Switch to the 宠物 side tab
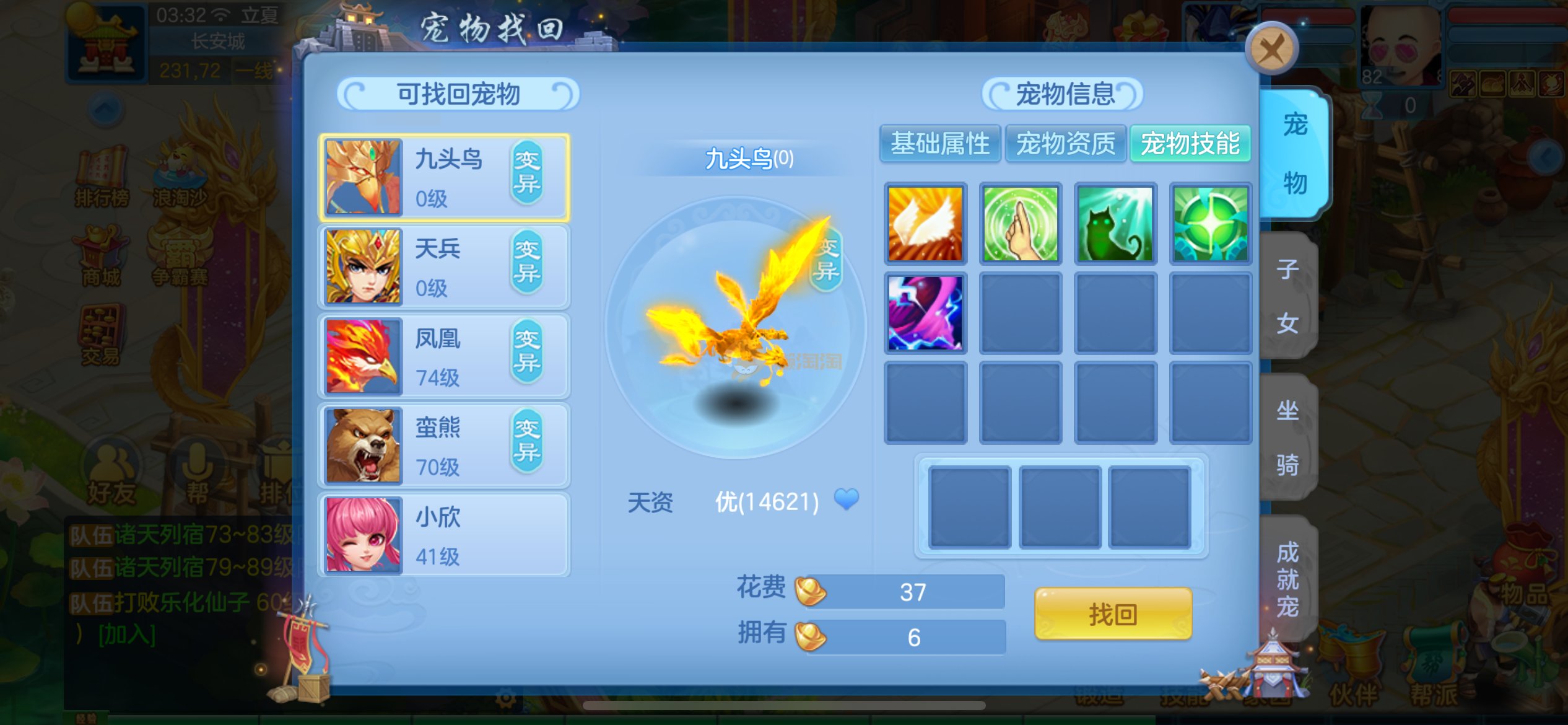Screen dimensions: 1568x725 point(1294,154)
